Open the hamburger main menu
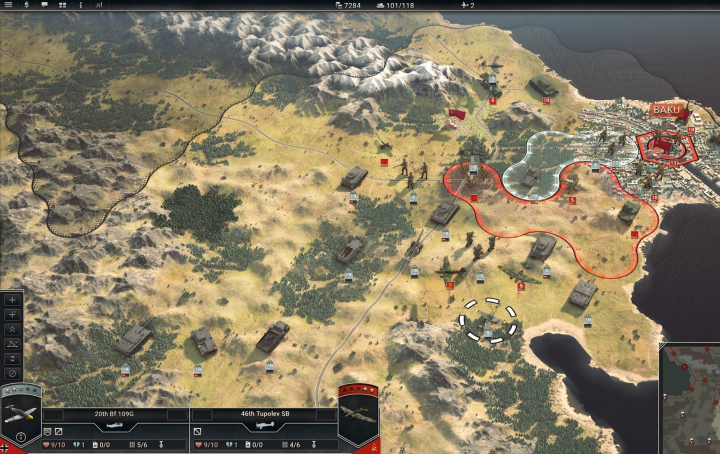The image size is (720, 454). coord(7,6)
